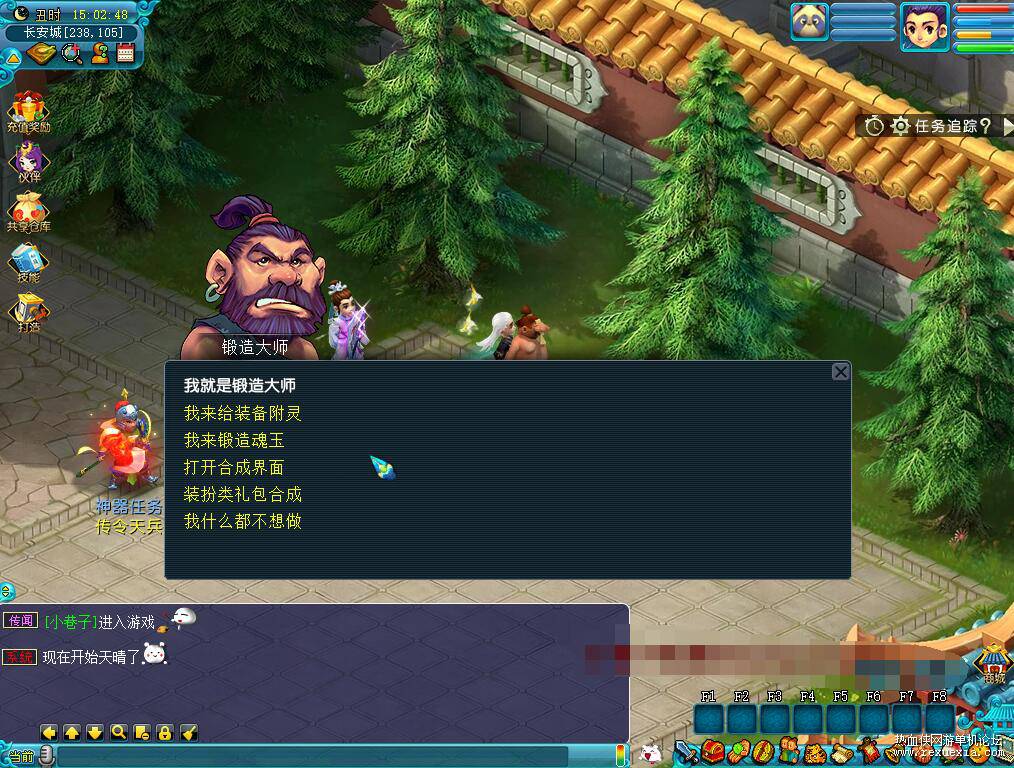Choose "我来给装备附灵" dialogue option
Viewport: 1014px width, 768px height.
point(242,413)
